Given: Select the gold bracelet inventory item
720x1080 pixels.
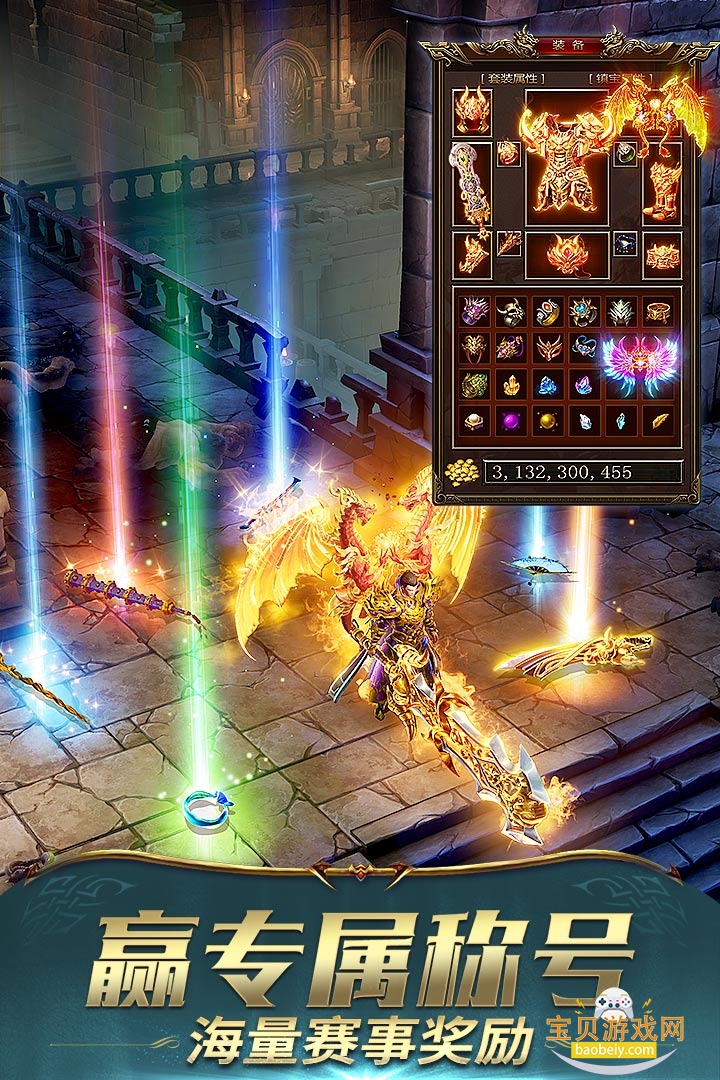Looking at the screenshot, I should pyautogui.click(x=657, y=312).
